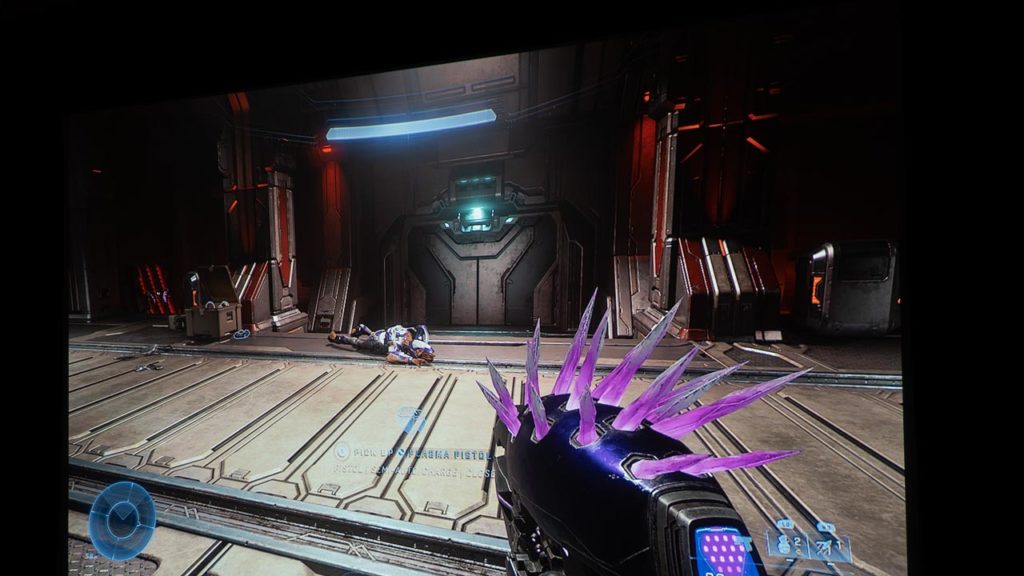Click the circular motion tracker radar

(x=122, y=520)
